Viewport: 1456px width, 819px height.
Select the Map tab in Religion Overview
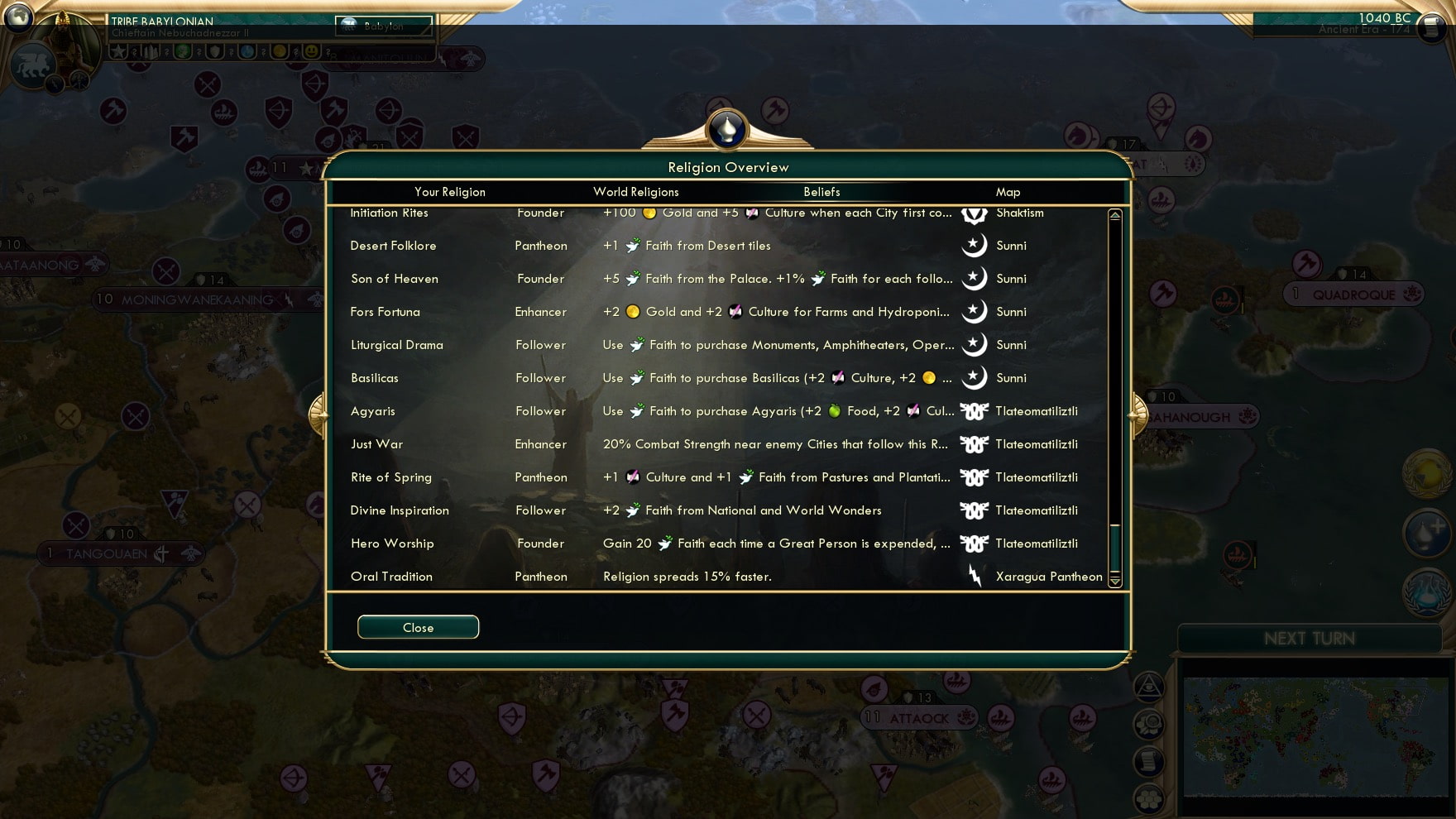1008,191
